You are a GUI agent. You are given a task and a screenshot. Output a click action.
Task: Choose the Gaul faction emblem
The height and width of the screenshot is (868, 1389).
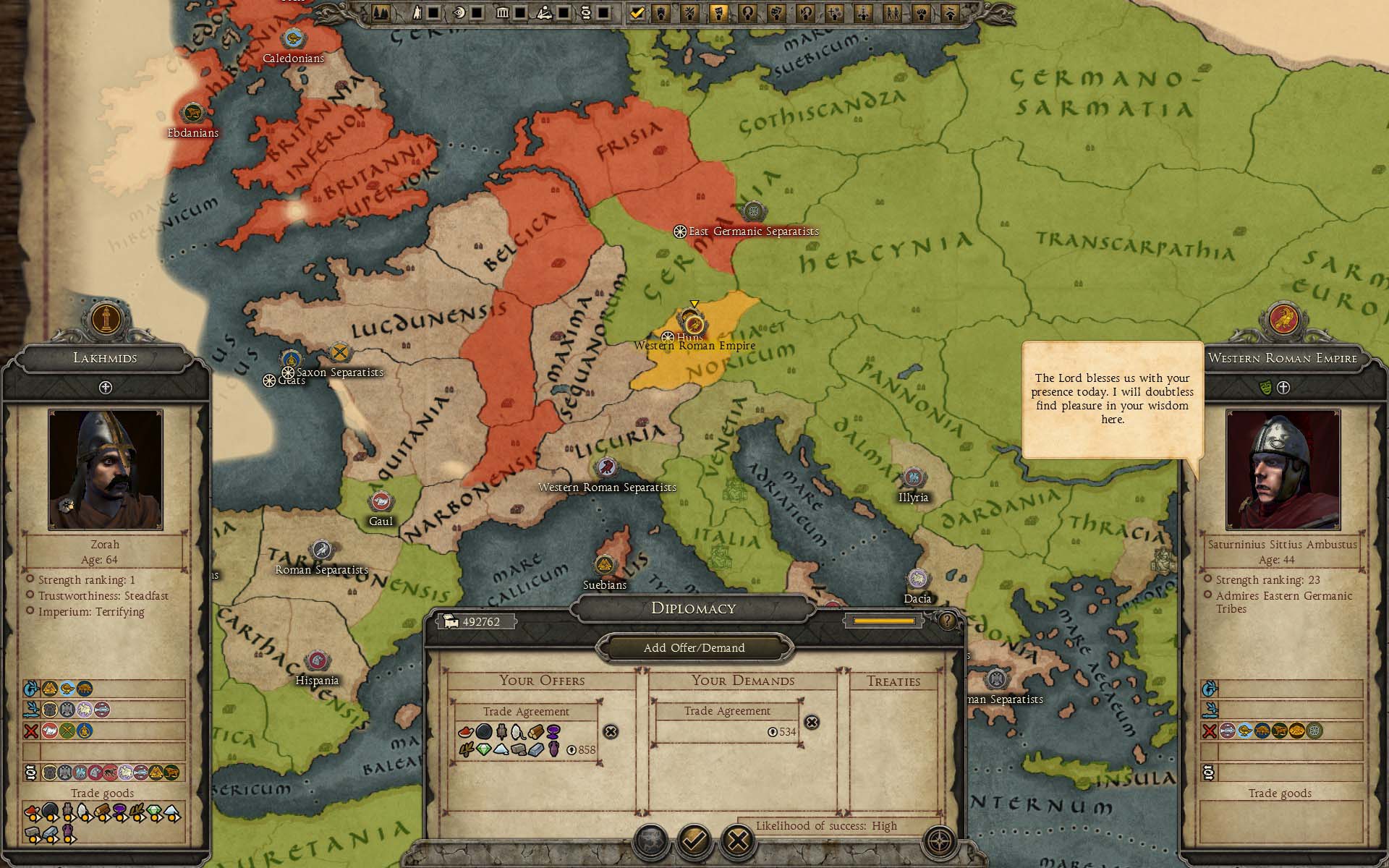tap(381, 502)
